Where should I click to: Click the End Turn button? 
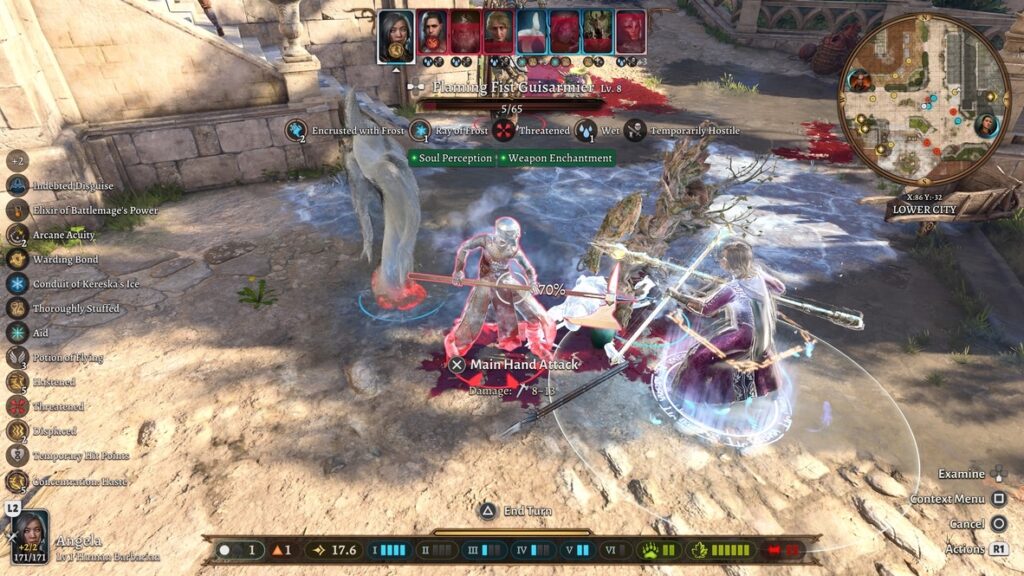point(487,511)
